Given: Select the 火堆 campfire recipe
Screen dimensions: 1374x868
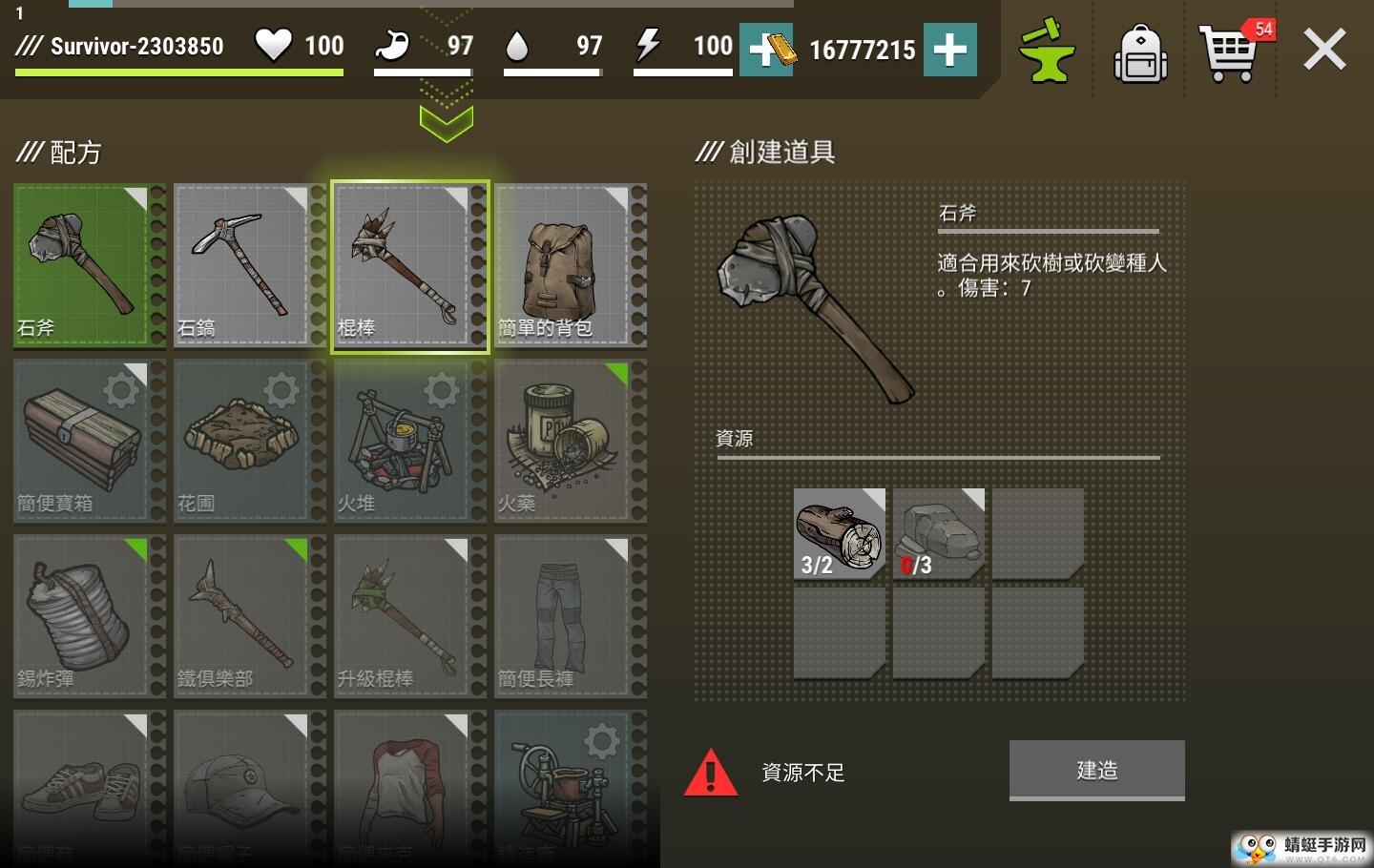Looking at the screenshot, I should 404,440.
